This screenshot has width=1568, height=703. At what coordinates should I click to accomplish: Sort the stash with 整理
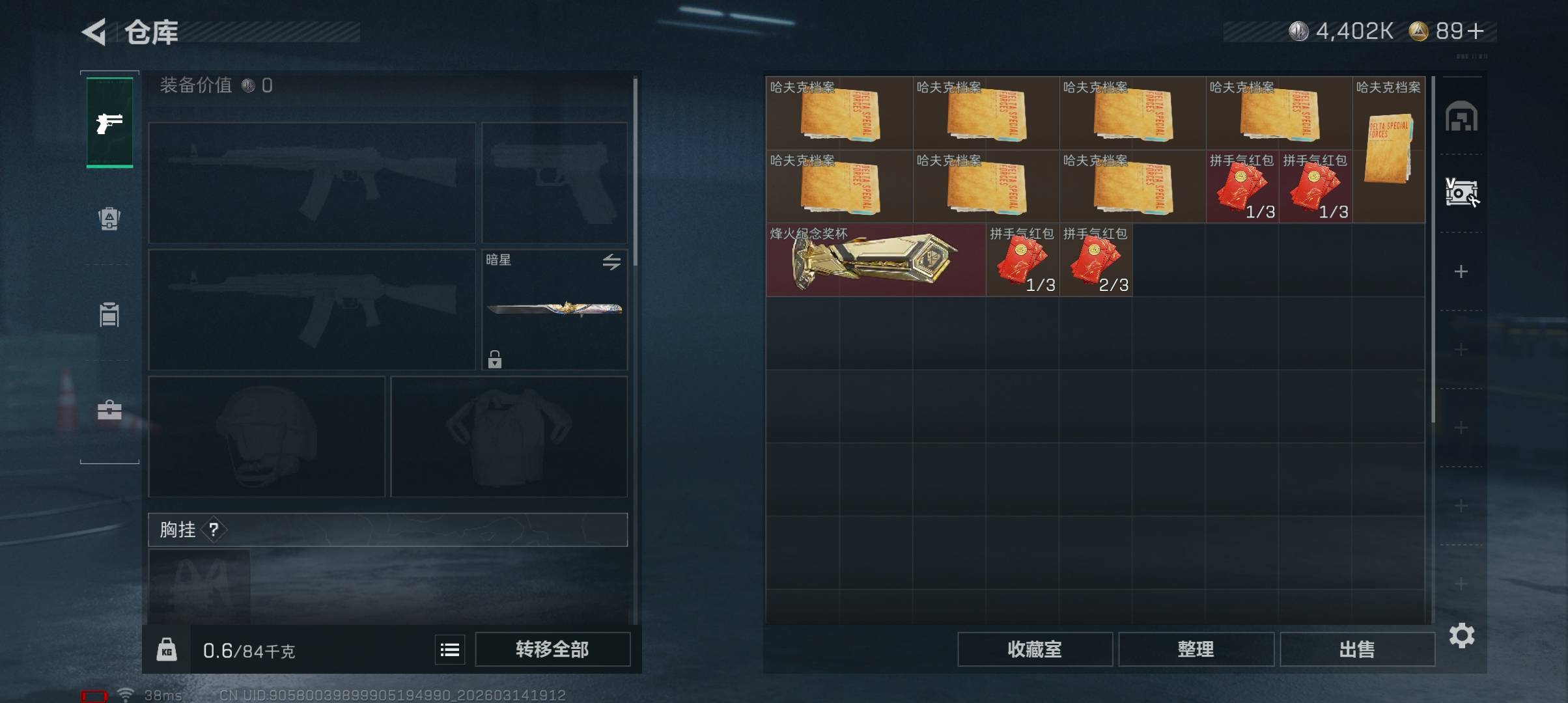1196,649
